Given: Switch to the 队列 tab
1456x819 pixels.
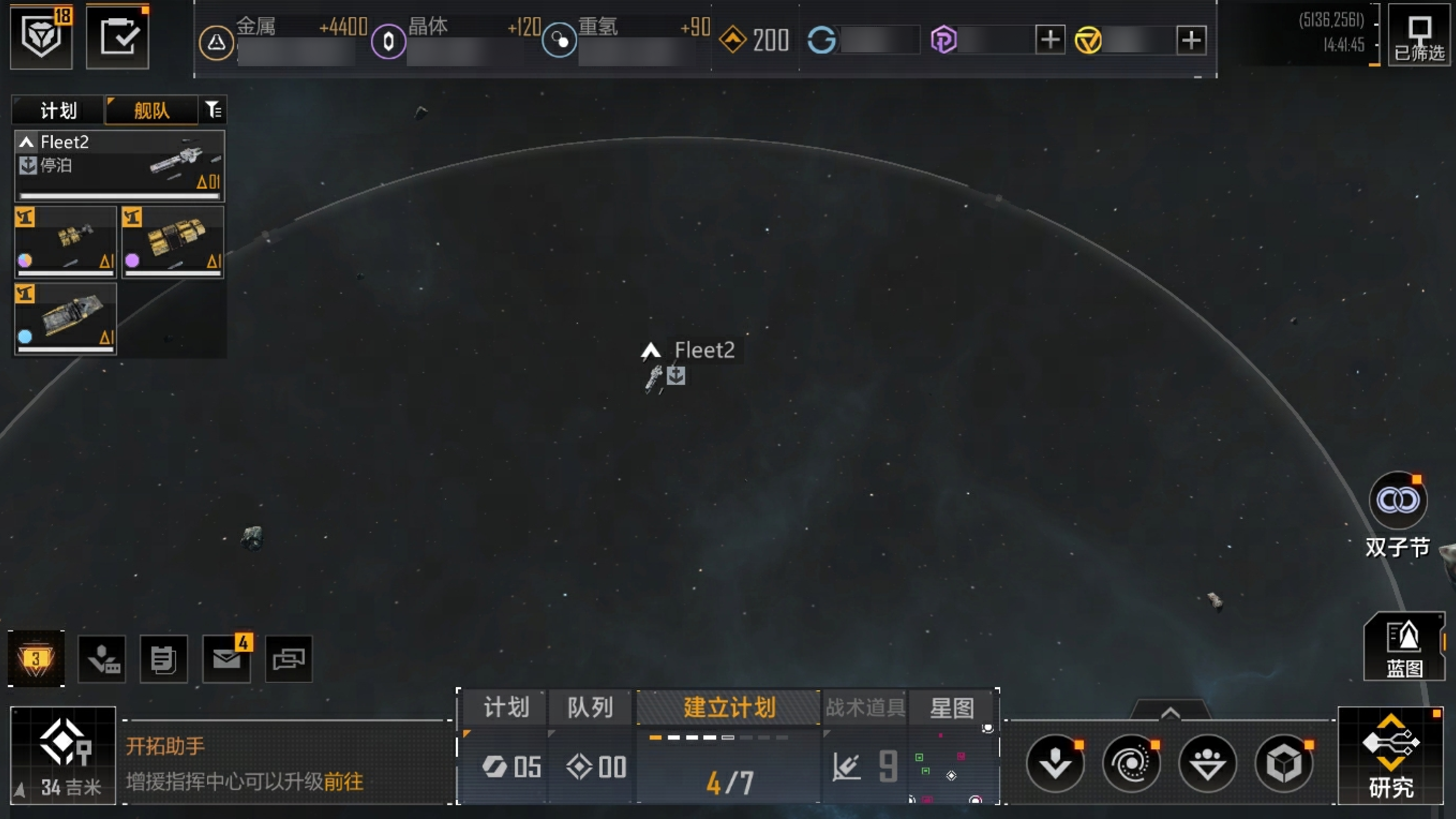Looking at the screenshot, I should point(590,707).
